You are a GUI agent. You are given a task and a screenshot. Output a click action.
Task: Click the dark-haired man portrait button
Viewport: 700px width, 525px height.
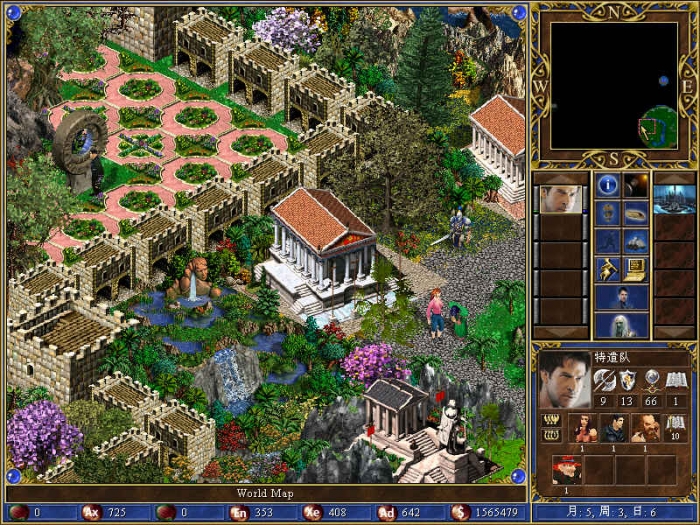point(621,297)
